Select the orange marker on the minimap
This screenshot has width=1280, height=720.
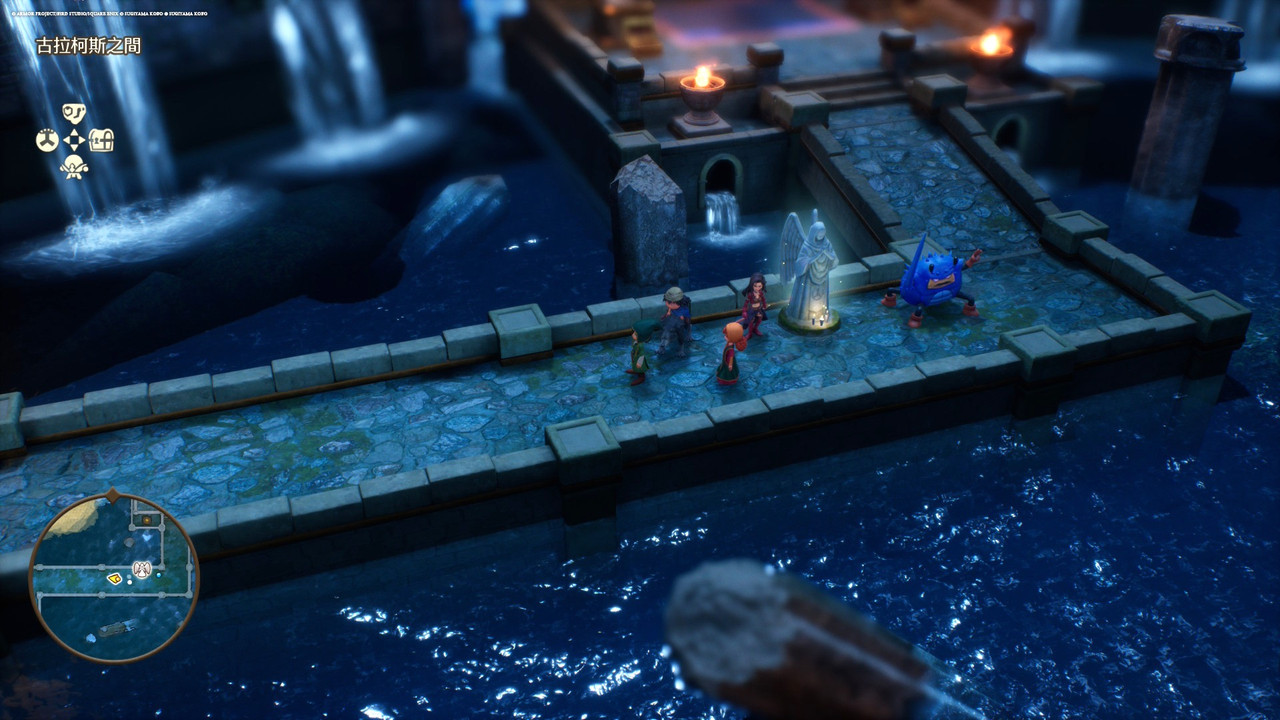click(146, 519)
